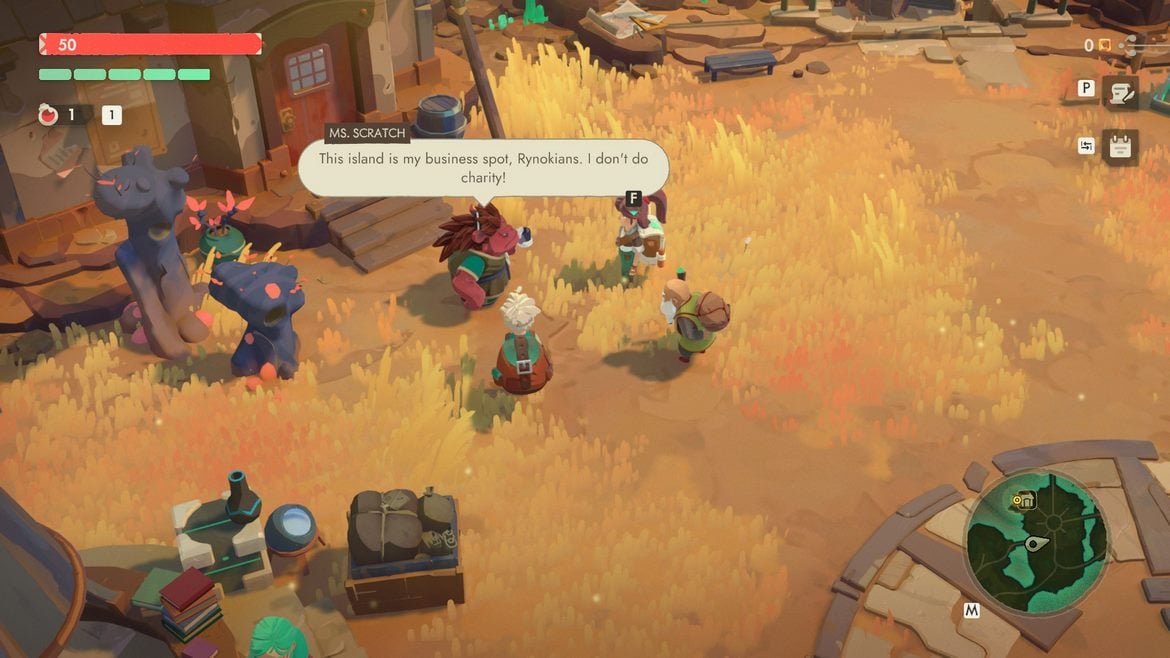This screenshot has height=658, width=1170.
Task: Open the calendar planner icon
Action: (1120, 149)
